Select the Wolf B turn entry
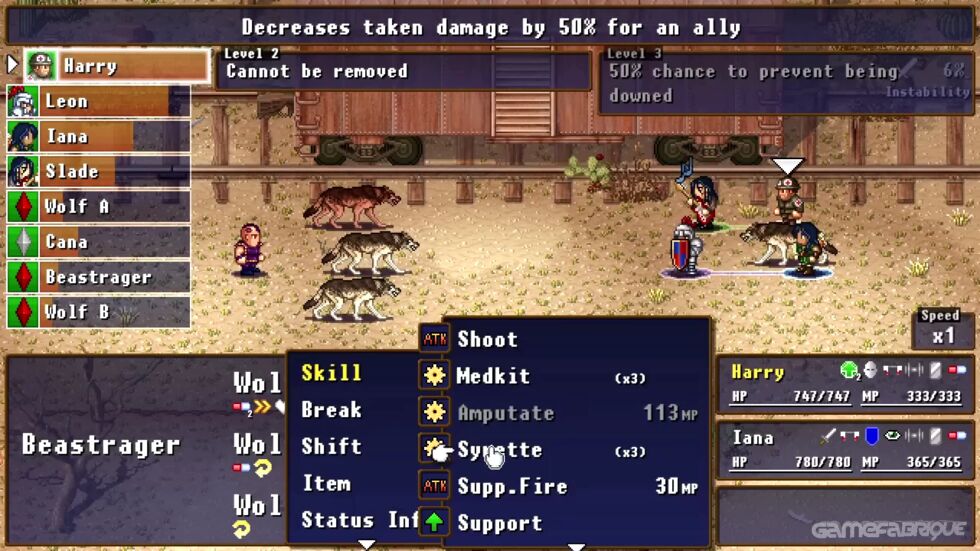This screenshot has width=980, height=551. pyautogui.click(x=98, y=312)
